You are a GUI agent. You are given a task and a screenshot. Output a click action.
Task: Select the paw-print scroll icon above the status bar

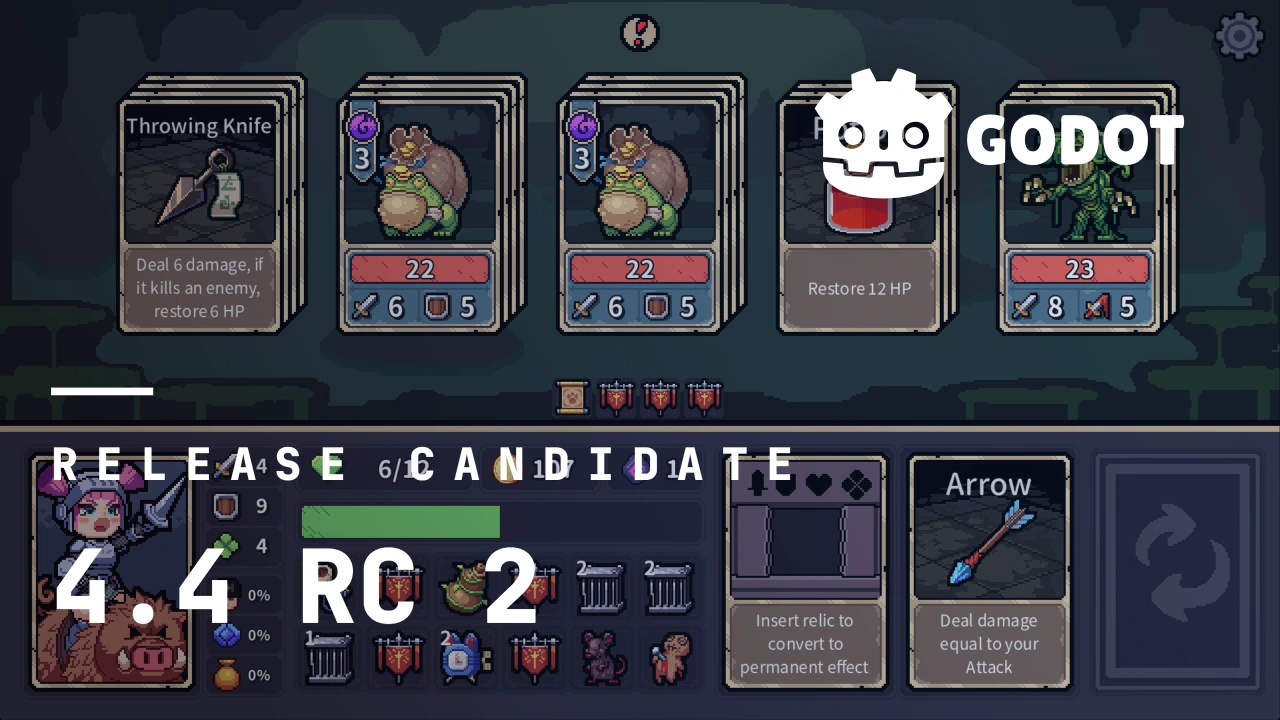570,397
